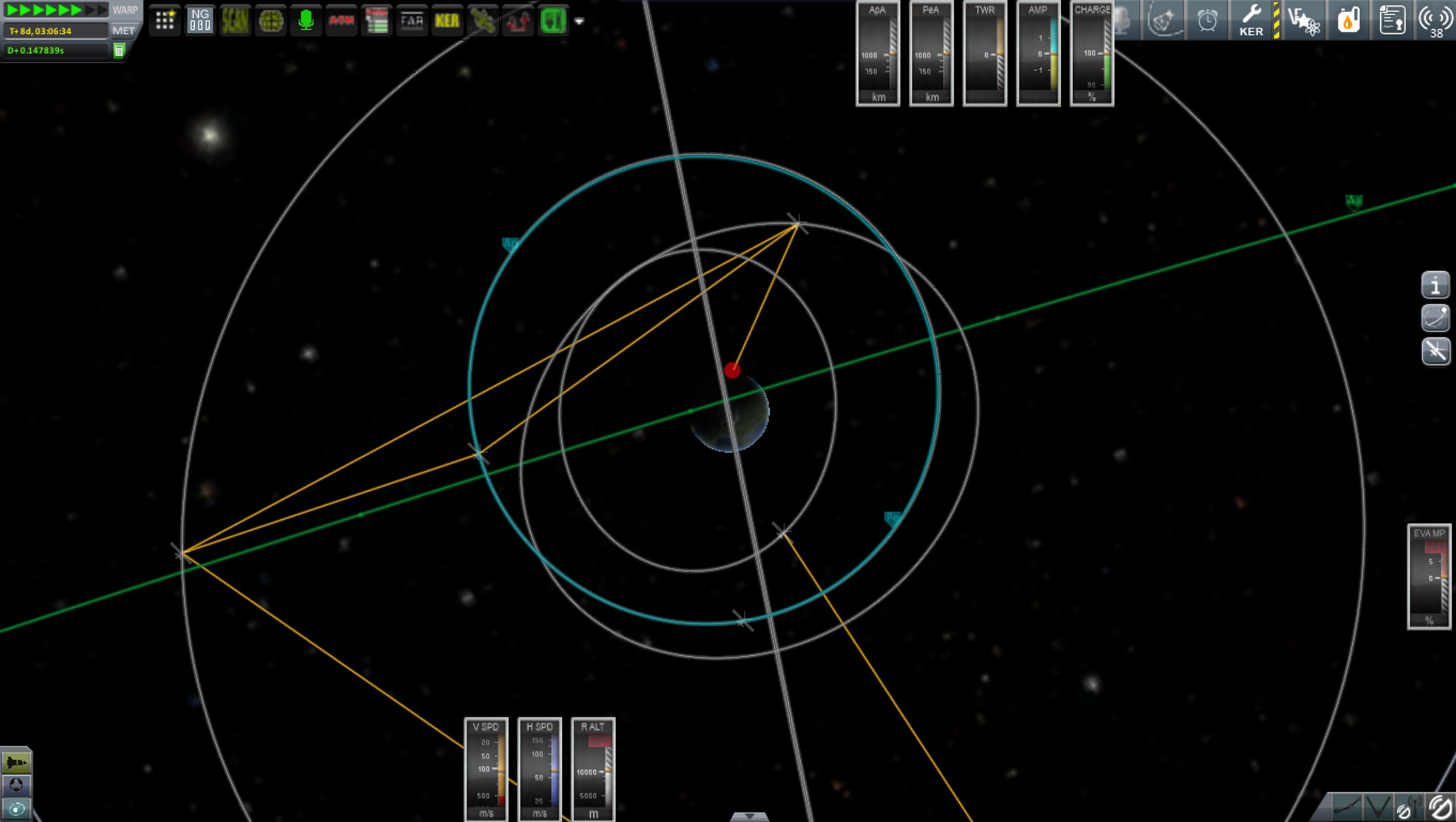The width and height of the screenshot is (1456, 822).
Task: Click the green power plug toolbar icon
Action: click(x=553, y=21)
